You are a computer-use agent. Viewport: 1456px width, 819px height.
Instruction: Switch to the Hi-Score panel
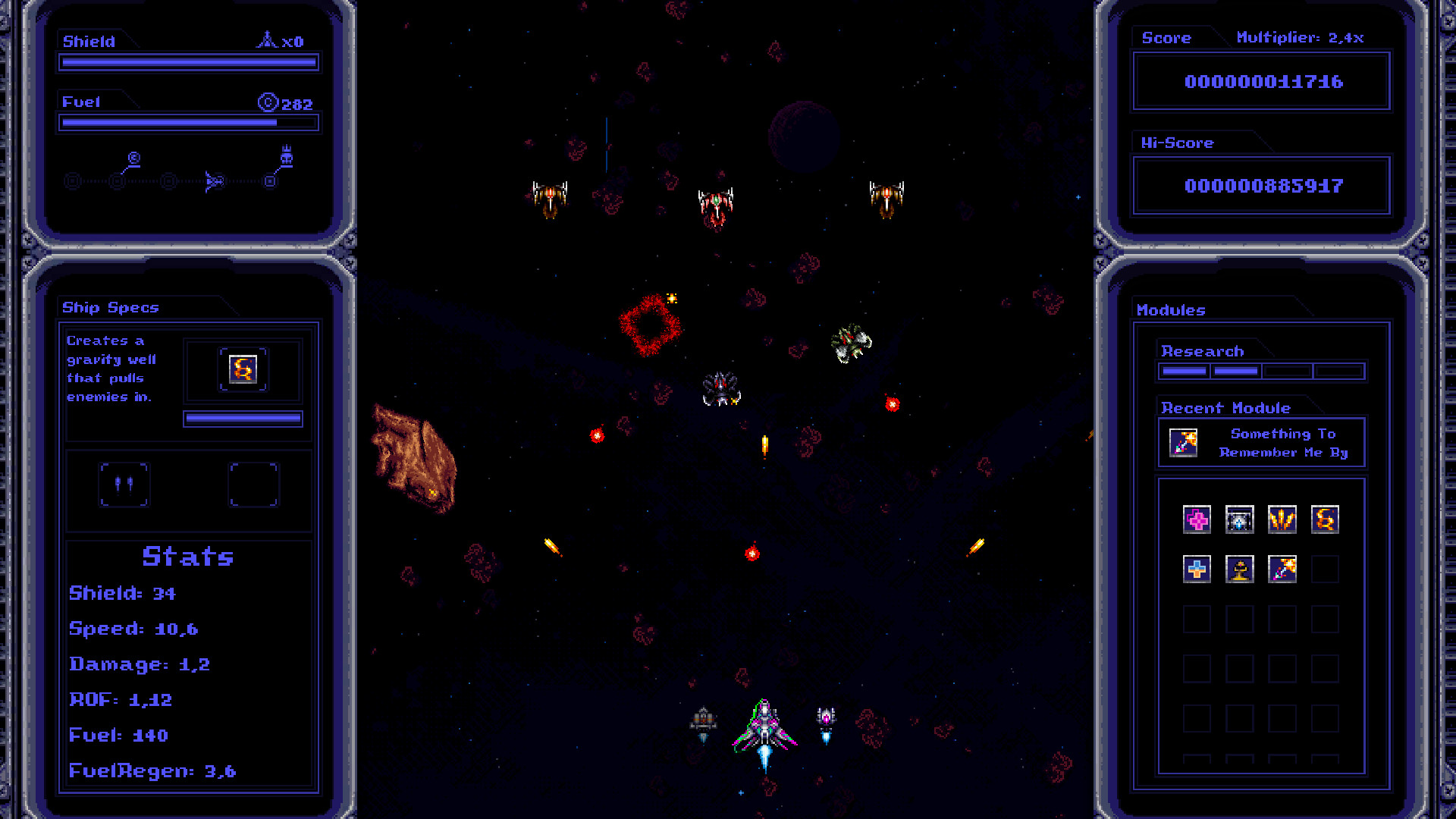[x=1176, y=143]
